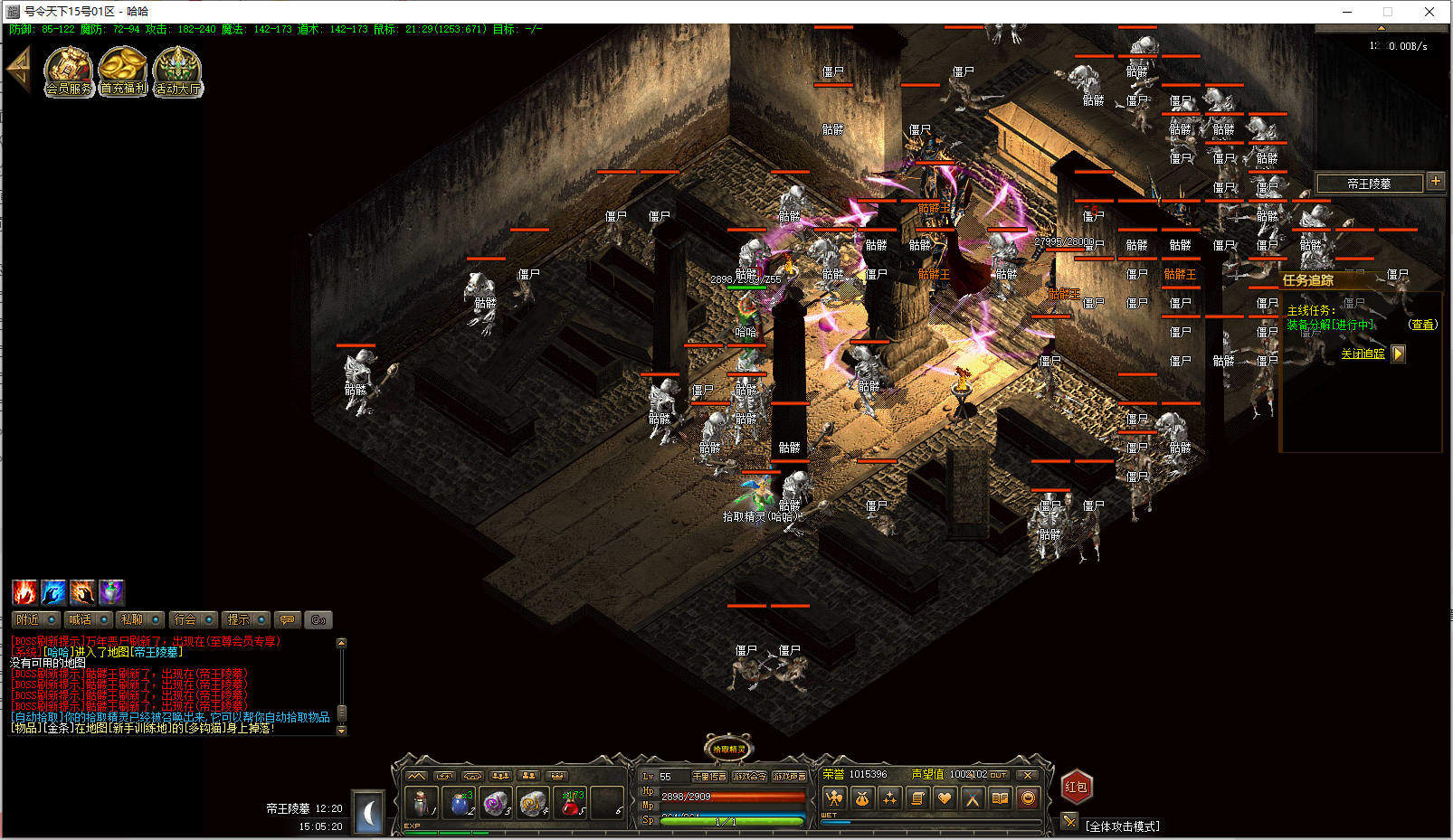Open the money bag inventory icon

[x=862, y=798]
